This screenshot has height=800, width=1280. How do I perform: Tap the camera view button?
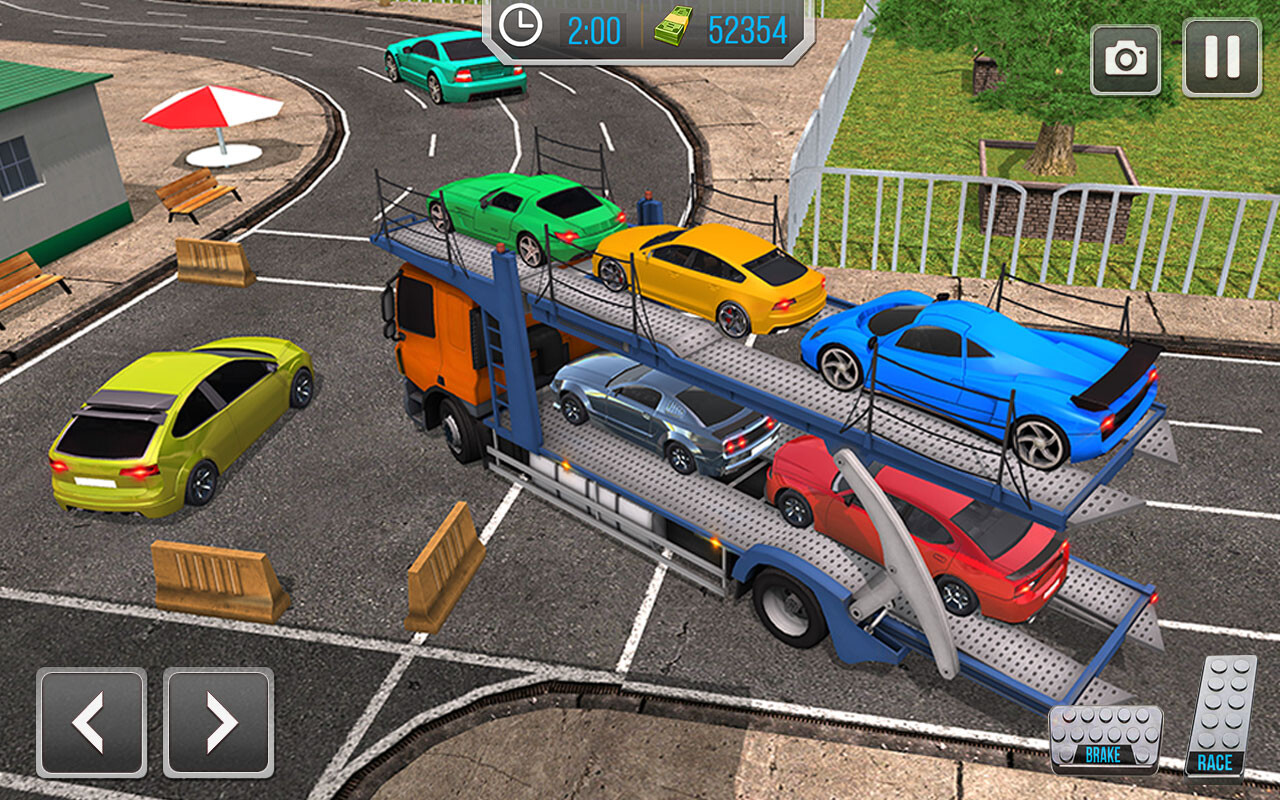click(x=1126, y=59)
